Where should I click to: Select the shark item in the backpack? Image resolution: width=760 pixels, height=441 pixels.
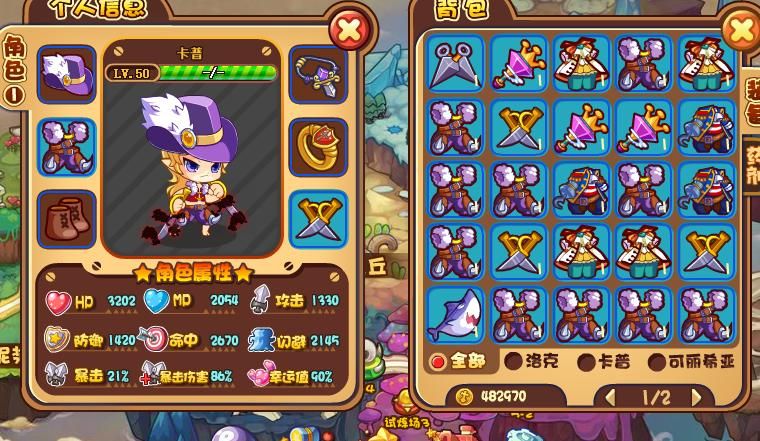coord(456,313)
